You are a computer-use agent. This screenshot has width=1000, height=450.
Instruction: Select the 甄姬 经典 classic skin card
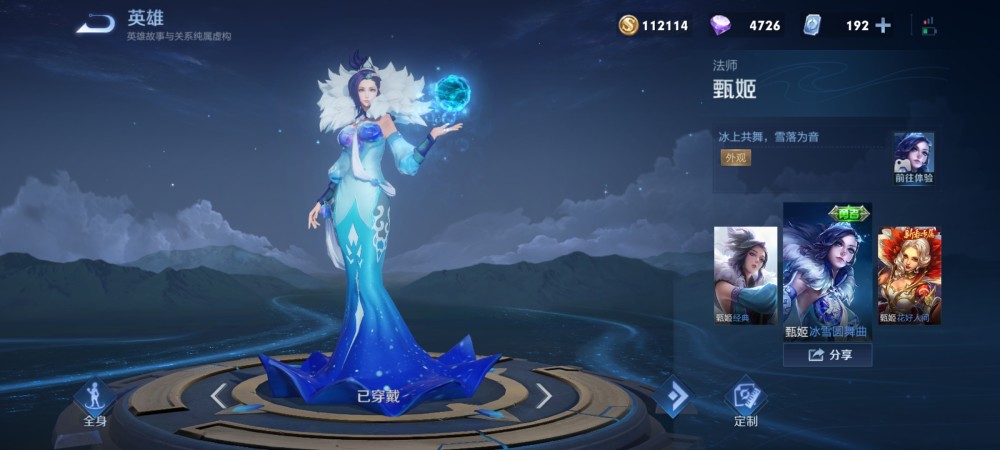[x=745, y=275]
